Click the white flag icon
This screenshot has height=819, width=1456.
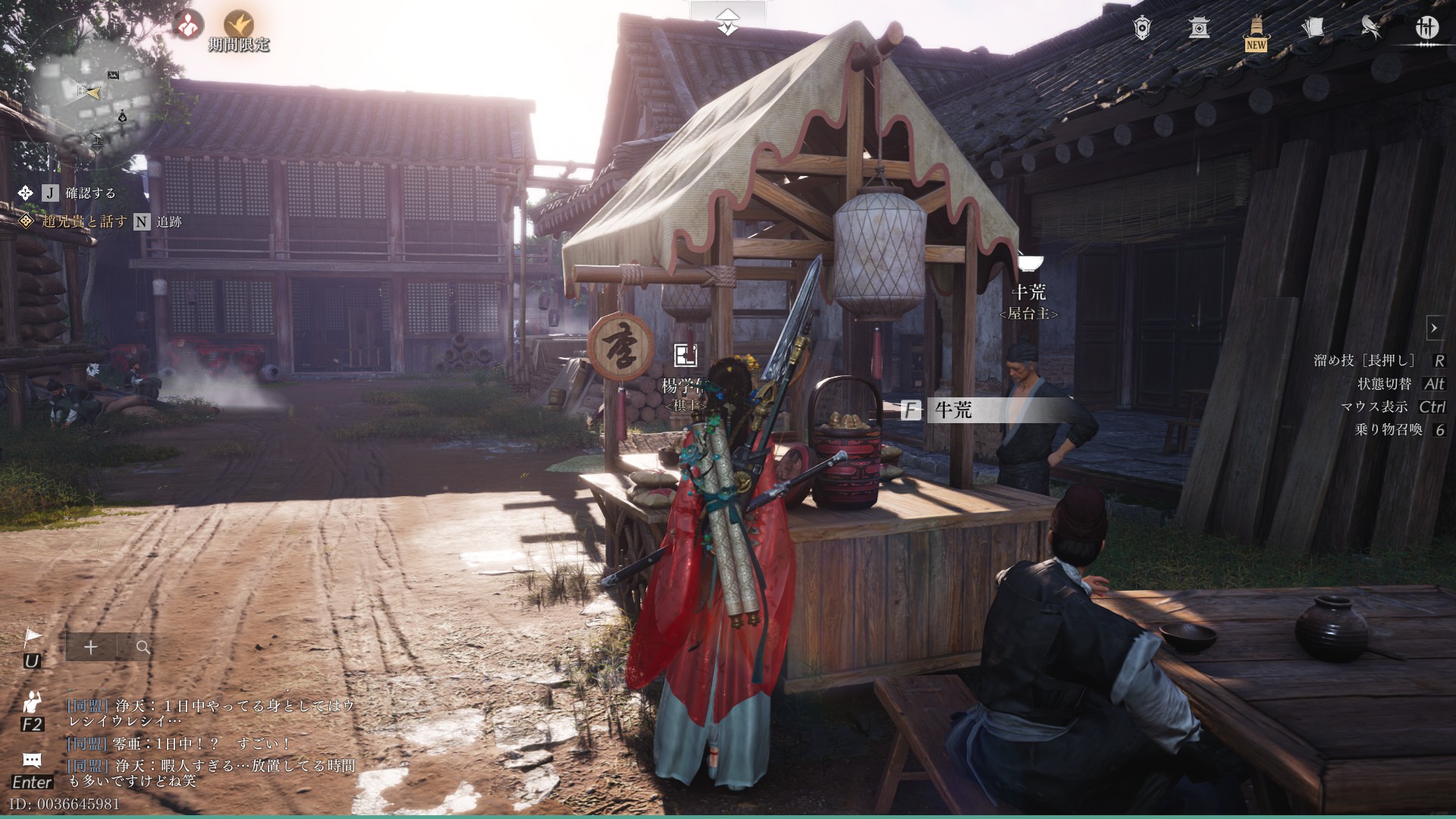(x=33, y=639)
